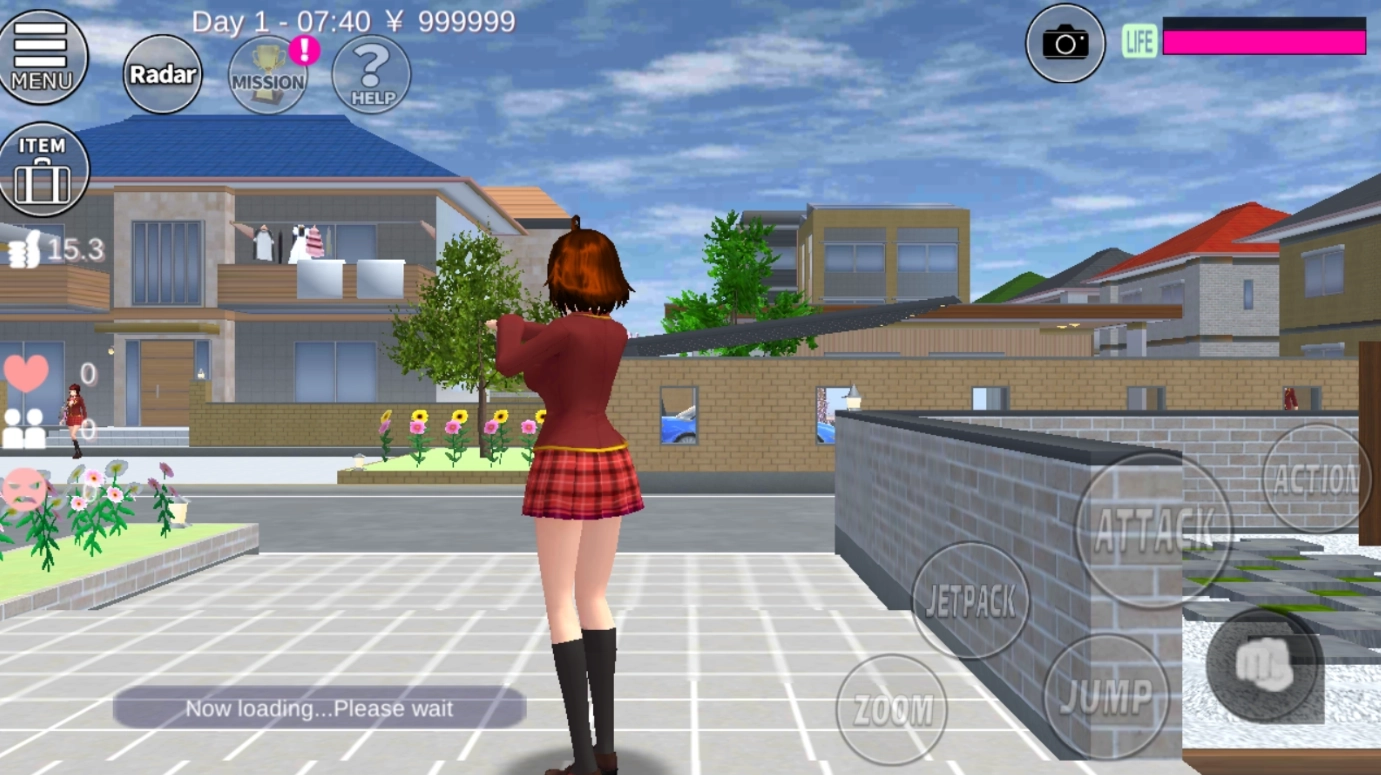Open the ITEM suitcase inventory

(x=43, y=169)
